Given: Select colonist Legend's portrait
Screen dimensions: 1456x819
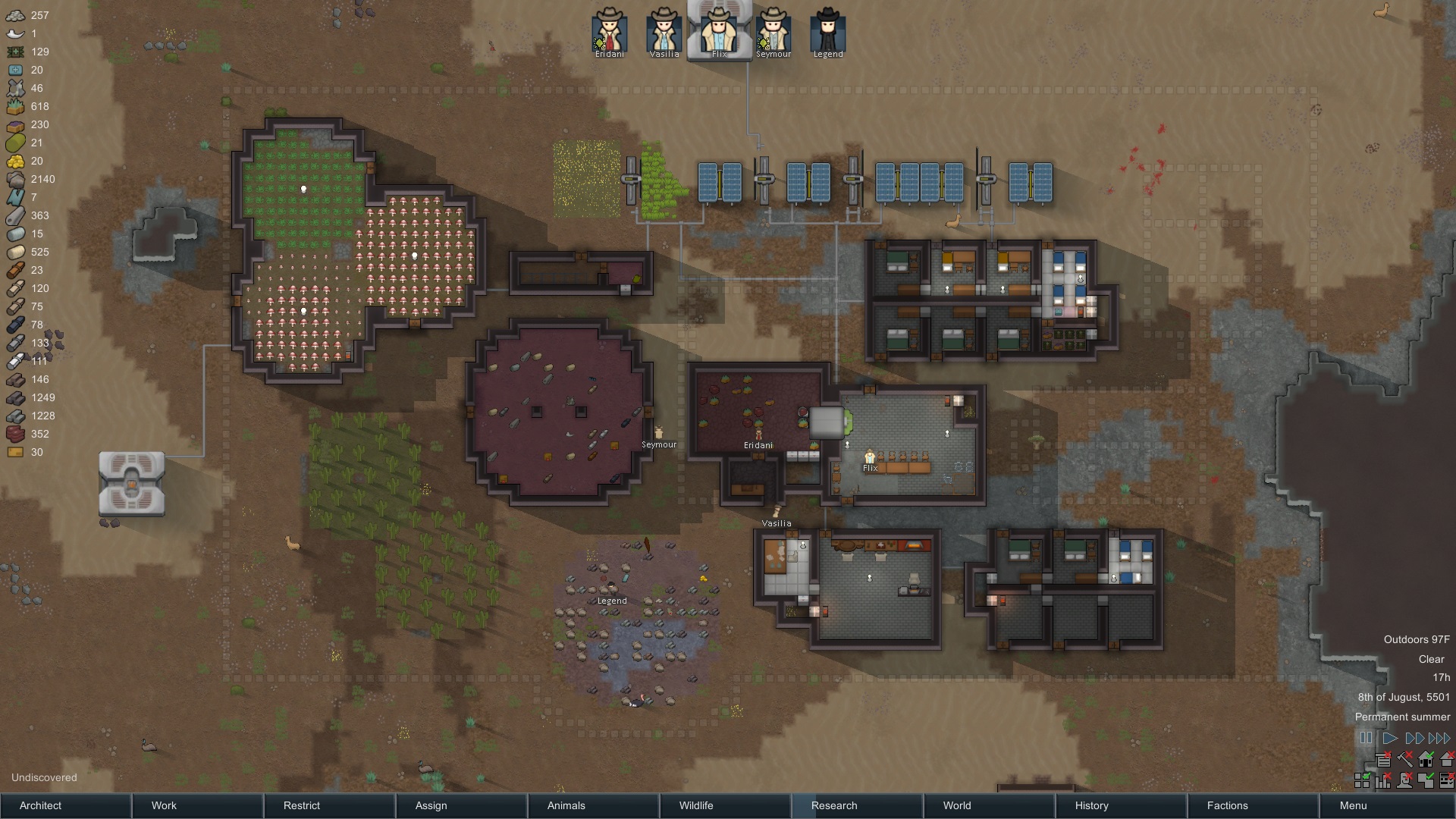Looking at the screenshot, I should pyautogui.click(x=827, y=32).
